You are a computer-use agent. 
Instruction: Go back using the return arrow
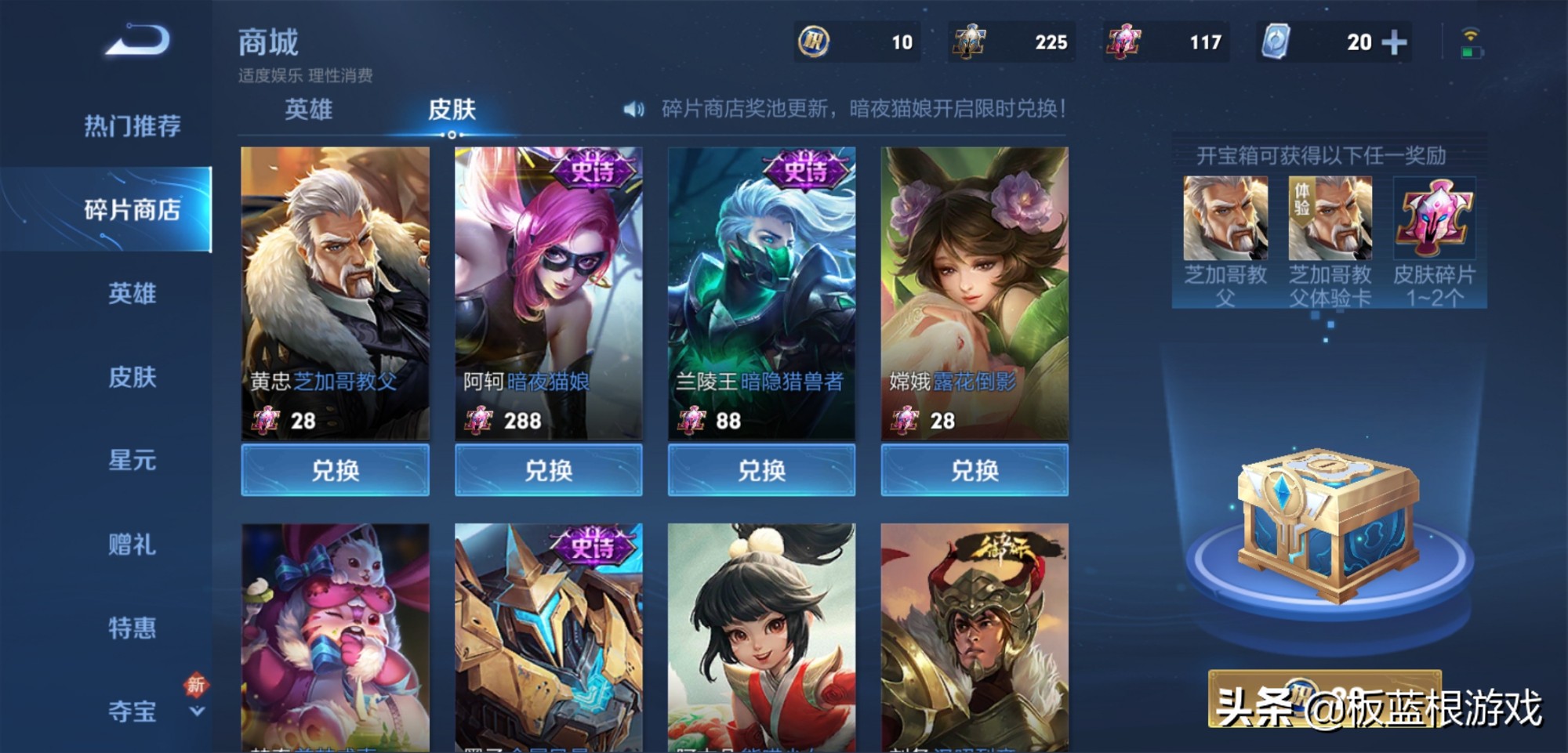(138, 41)
